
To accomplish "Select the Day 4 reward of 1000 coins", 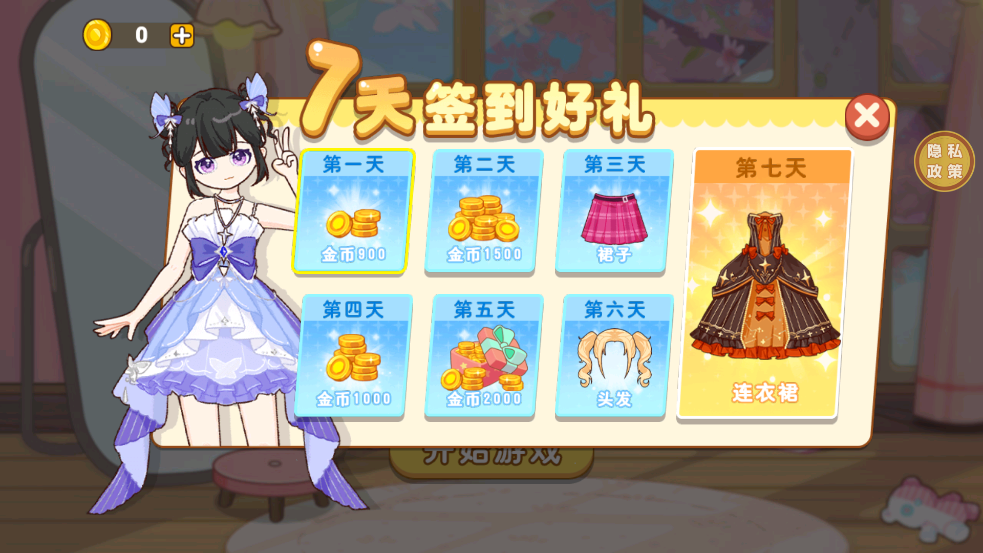I will click(x=353, y=355).
